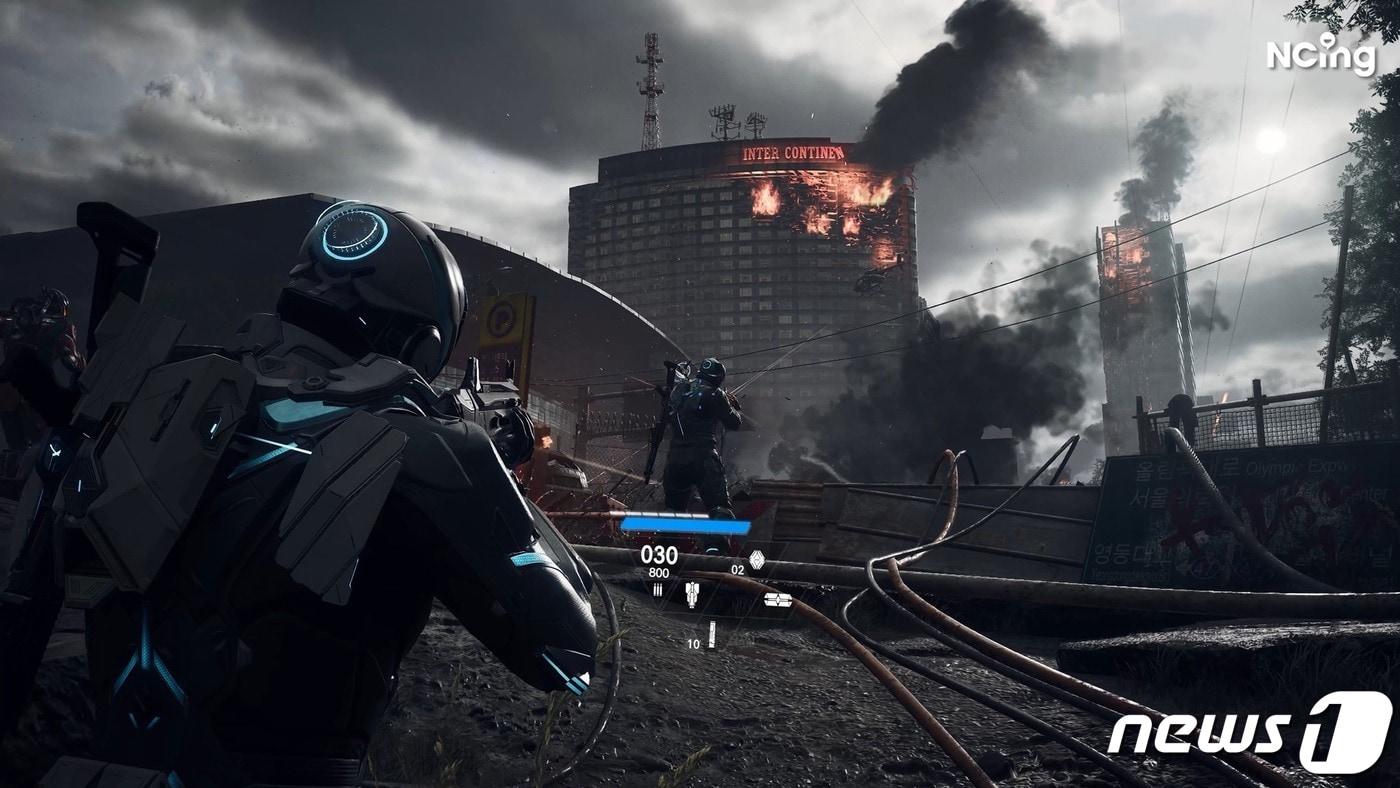1400x788 pixels.
Task: Click the NCing logo watermark
Action: 1321,54
